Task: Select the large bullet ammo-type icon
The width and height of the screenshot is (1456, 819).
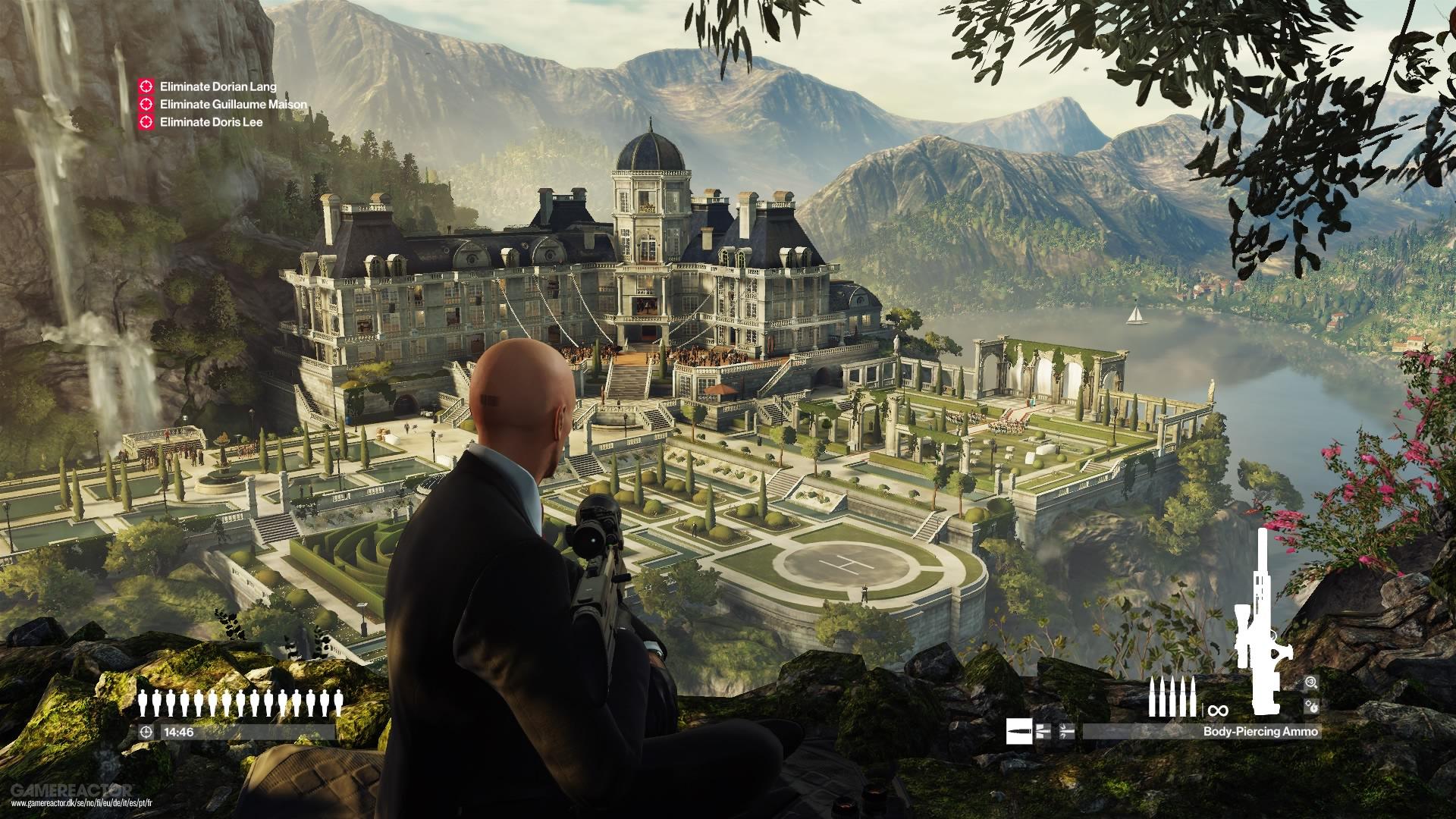Action: 1018,732
